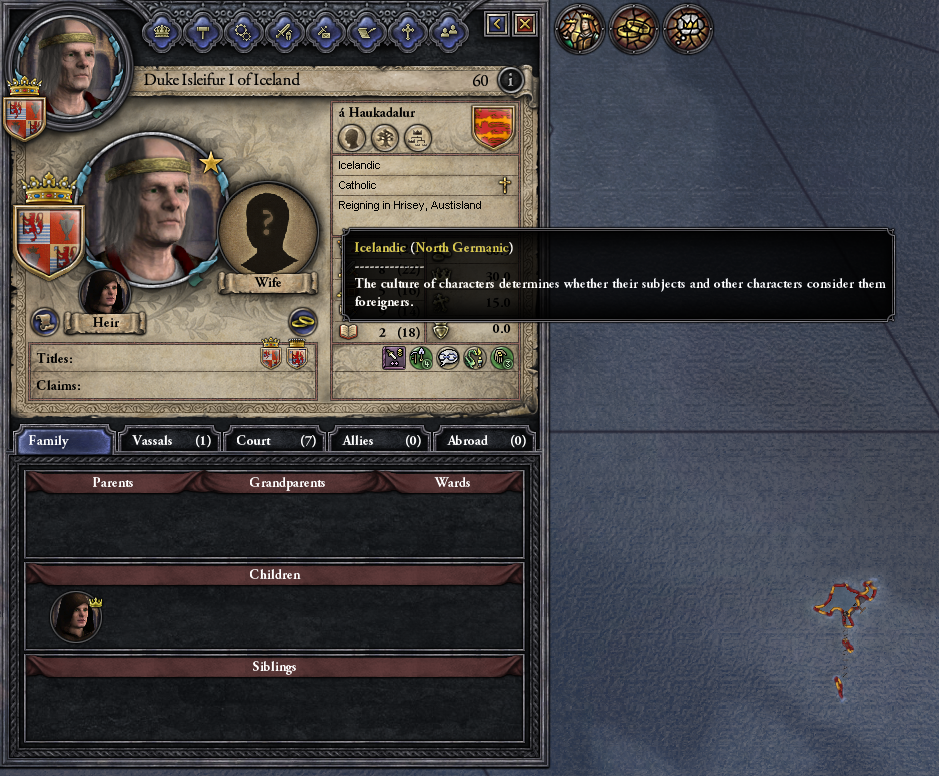Click the gold rings marriage button
The height and width of the screenshot is (776, 939).
tap(303, 321)
